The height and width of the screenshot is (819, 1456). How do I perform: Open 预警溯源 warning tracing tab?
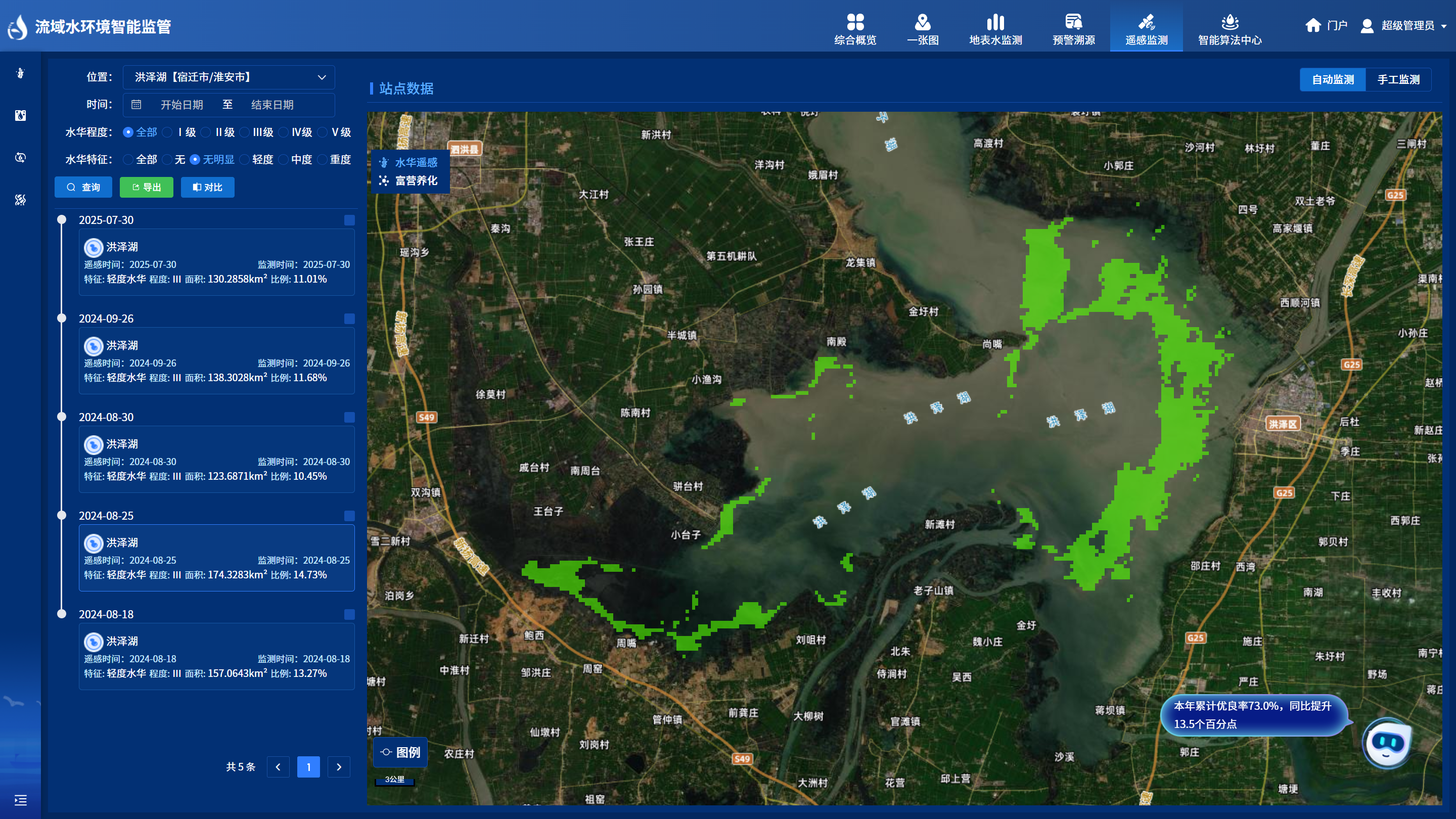(x=1073, y=29)
